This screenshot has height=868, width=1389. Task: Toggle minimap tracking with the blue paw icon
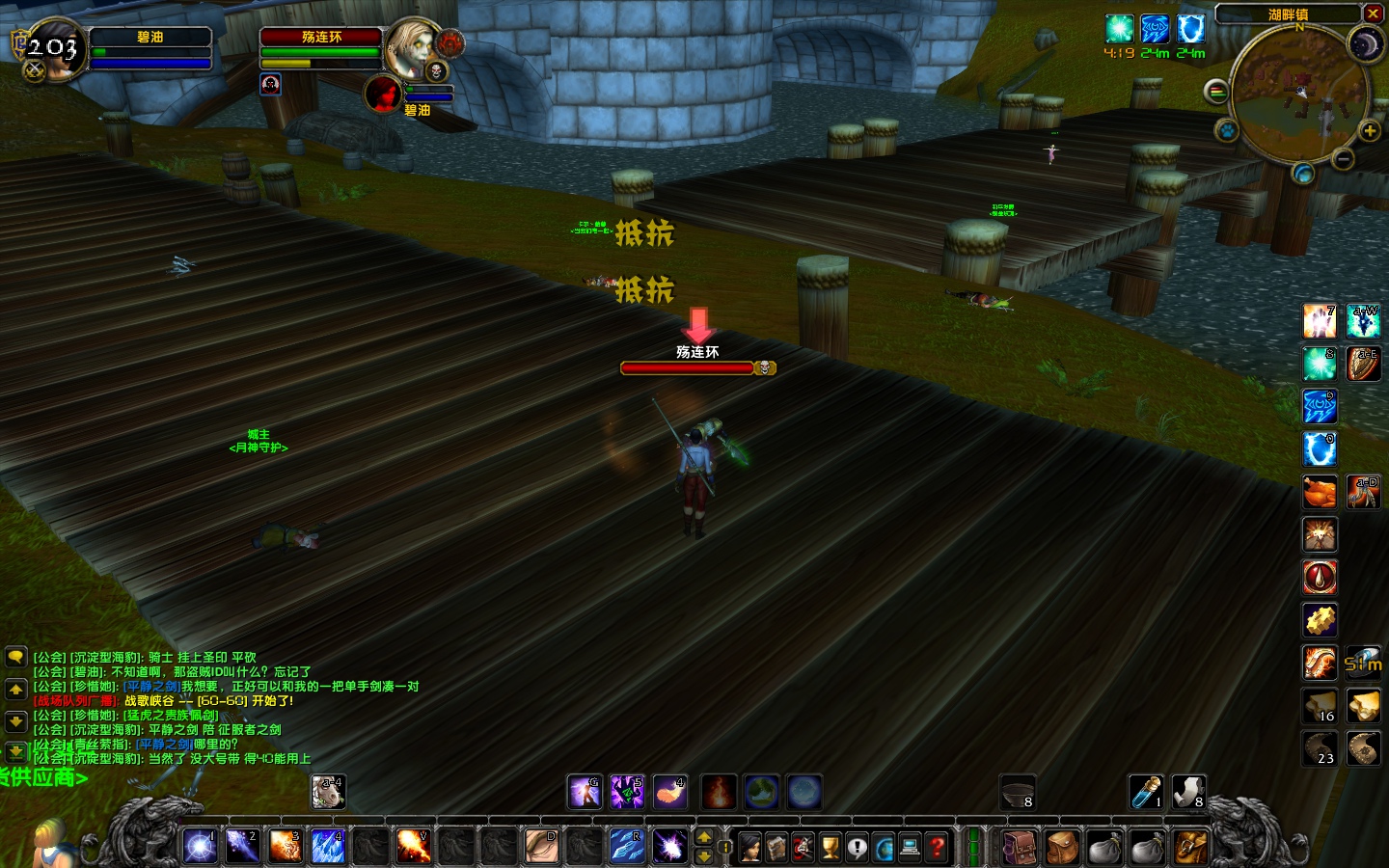click(1228, 130)
